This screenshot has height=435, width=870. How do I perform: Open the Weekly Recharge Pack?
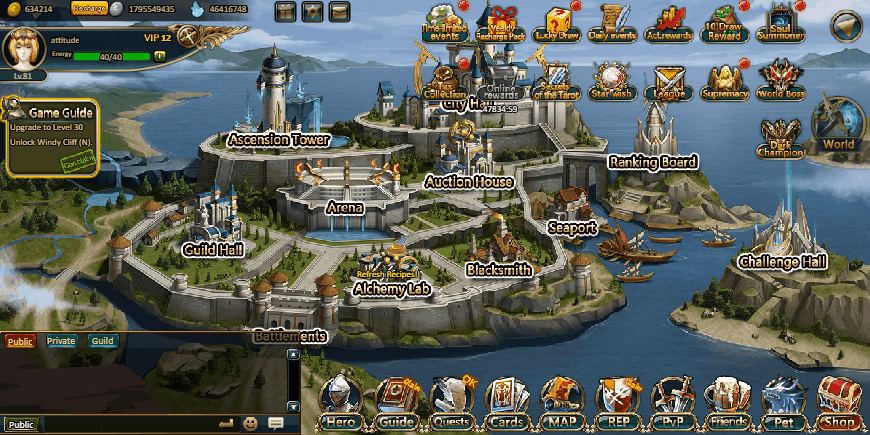coord(503,24)
